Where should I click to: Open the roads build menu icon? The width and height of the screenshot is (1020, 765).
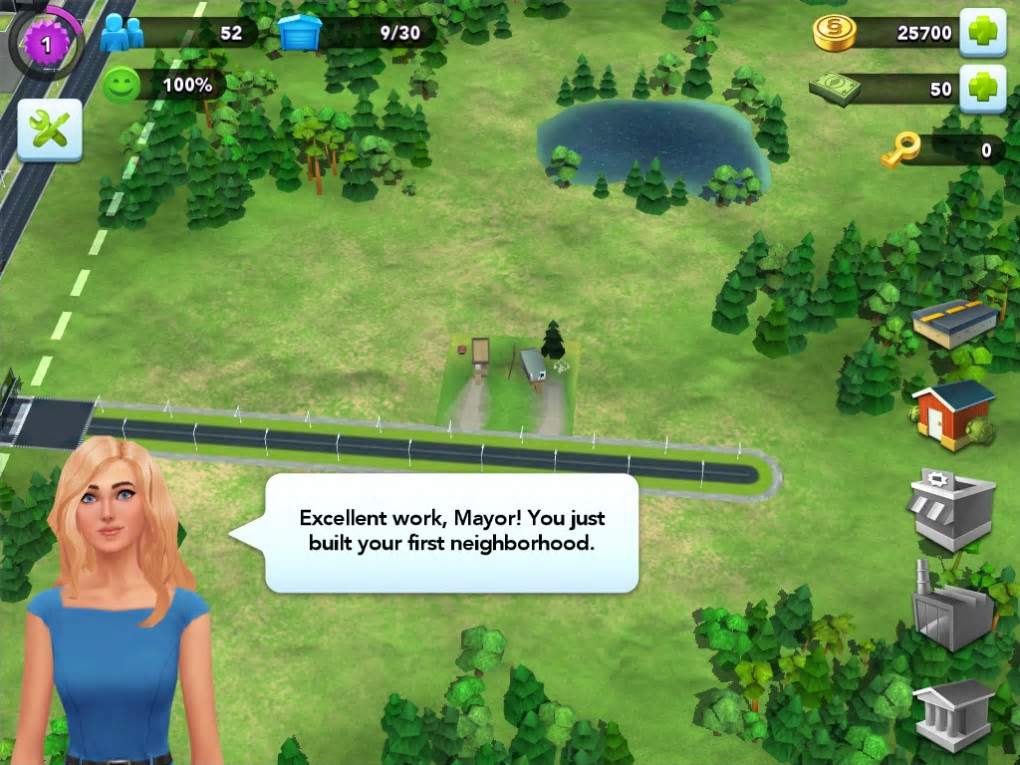[x=954, y=323]
